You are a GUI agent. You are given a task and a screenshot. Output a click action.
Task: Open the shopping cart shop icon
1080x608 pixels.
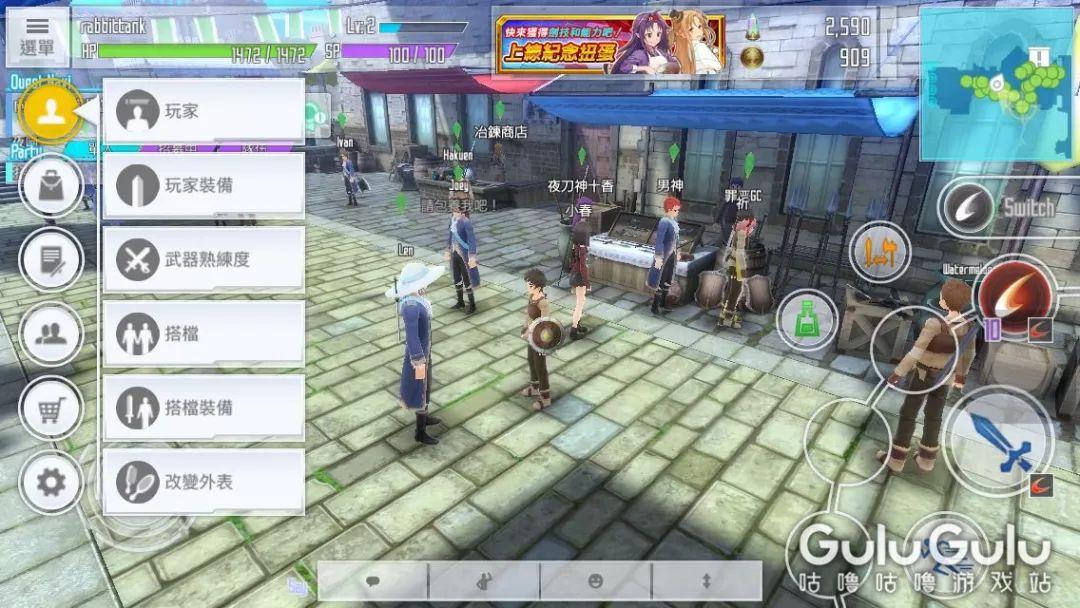coord(50,407)
